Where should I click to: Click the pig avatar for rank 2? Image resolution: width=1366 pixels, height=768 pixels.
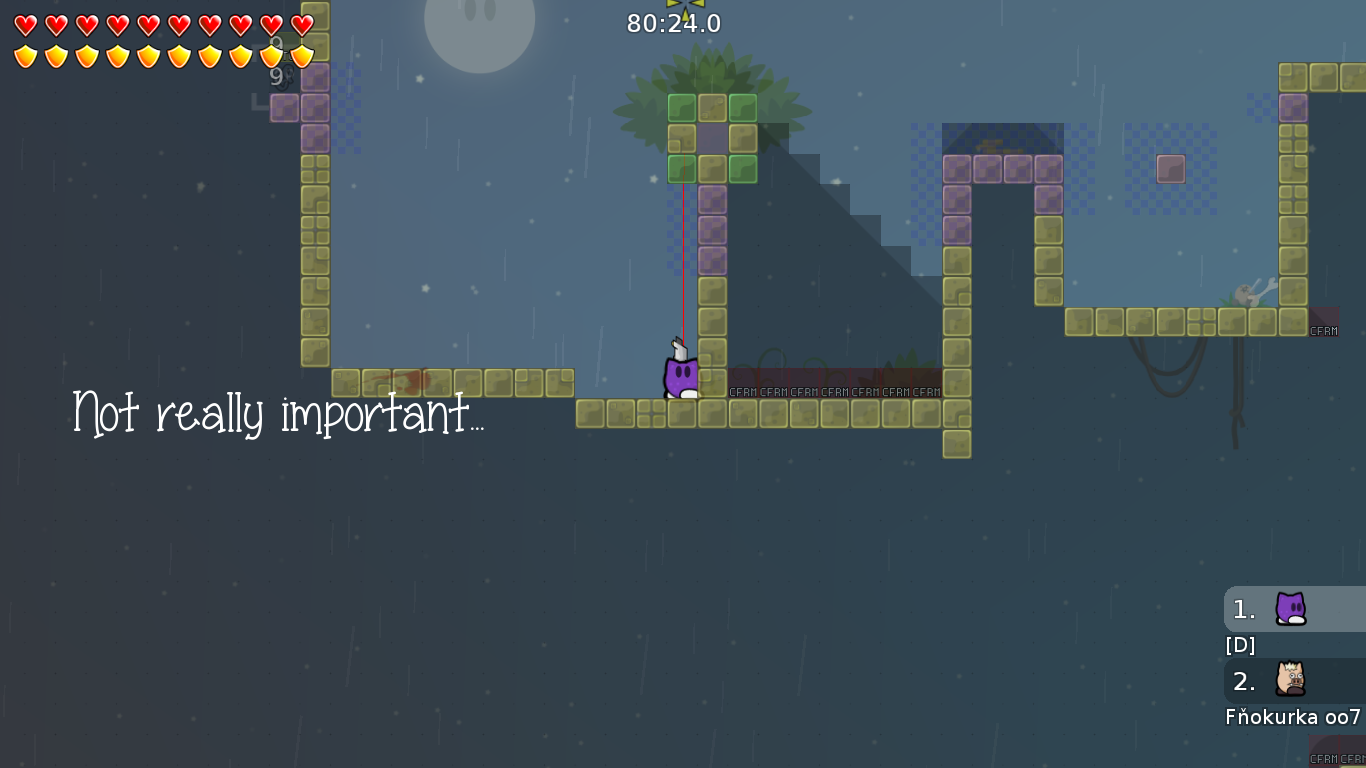point(1290,681)
